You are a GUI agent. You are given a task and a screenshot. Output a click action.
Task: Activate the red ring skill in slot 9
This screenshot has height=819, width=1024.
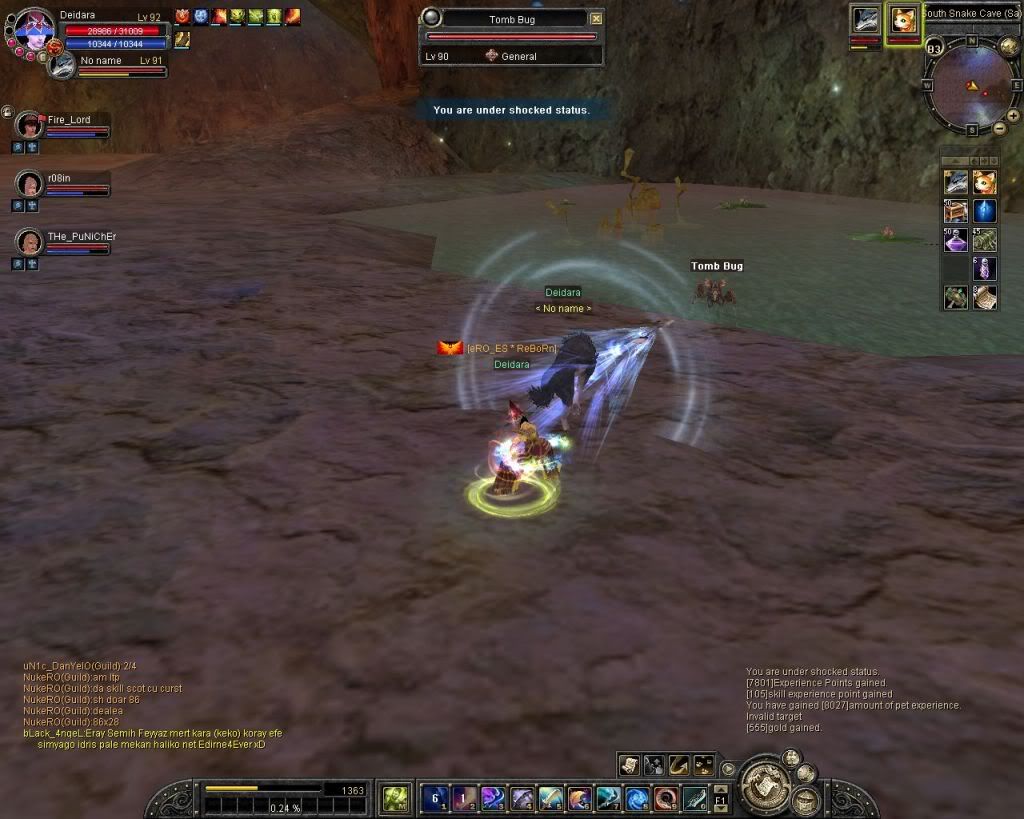coord(667,798)
